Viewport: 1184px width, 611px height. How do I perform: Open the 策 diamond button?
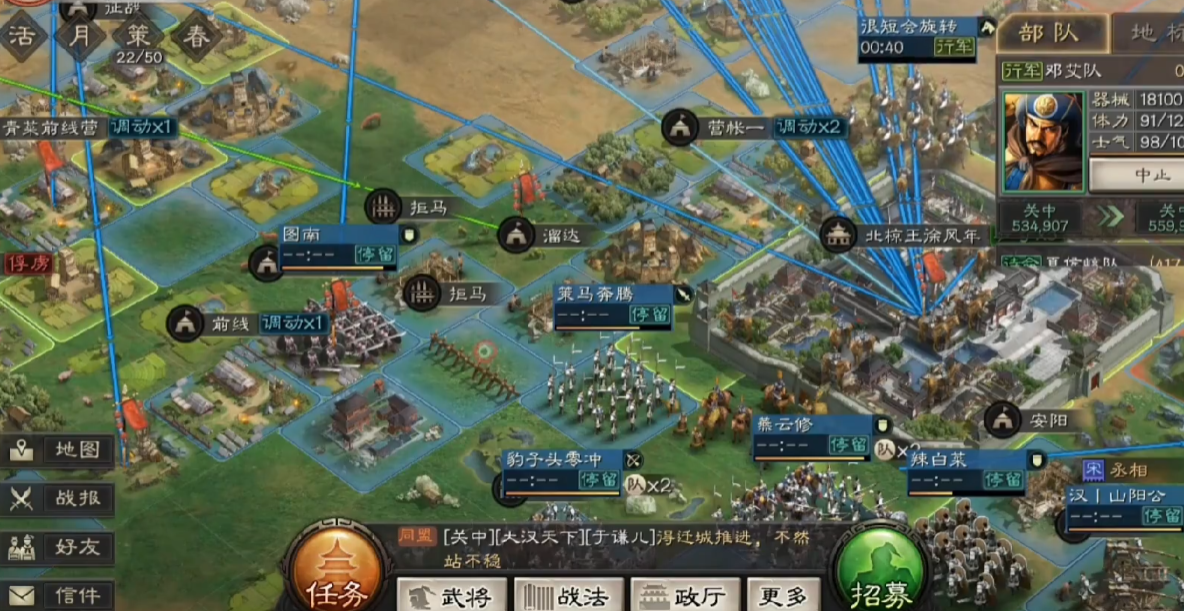click(138, 37)
